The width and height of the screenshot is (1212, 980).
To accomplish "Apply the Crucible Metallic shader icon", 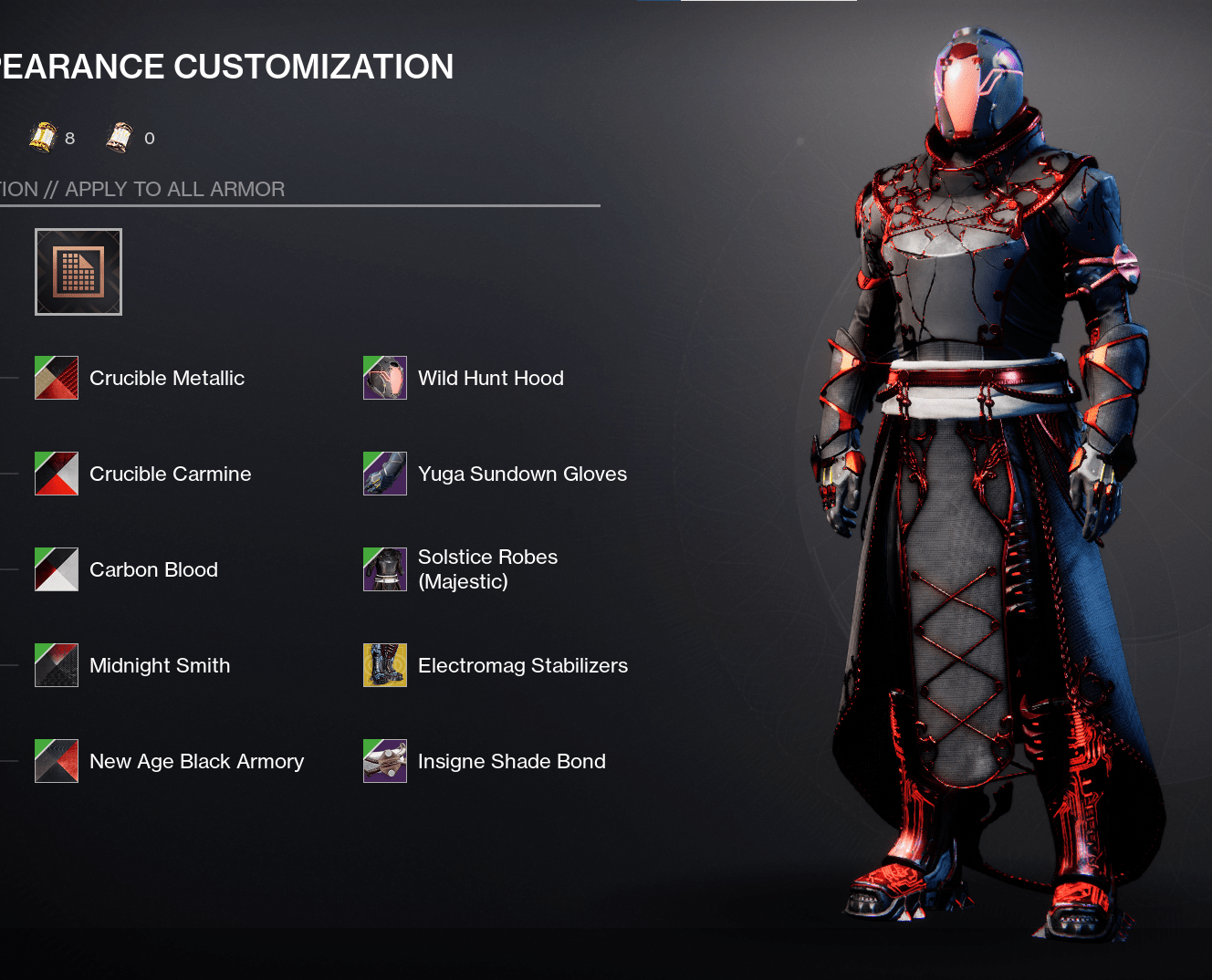I will tap(56, 377).
